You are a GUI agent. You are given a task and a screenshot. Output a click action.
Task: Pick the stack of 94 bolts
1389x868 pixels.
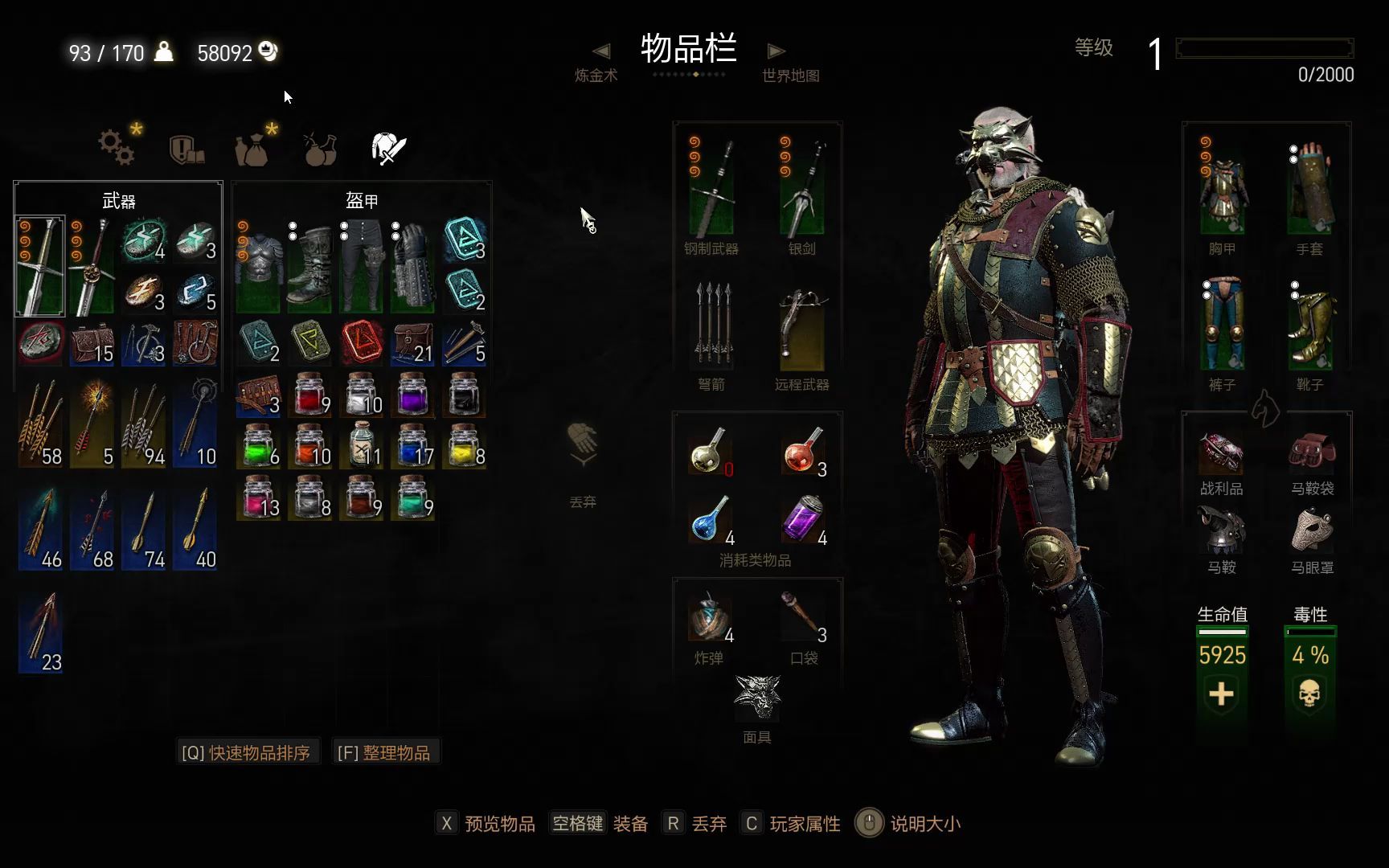coord(144,424)
